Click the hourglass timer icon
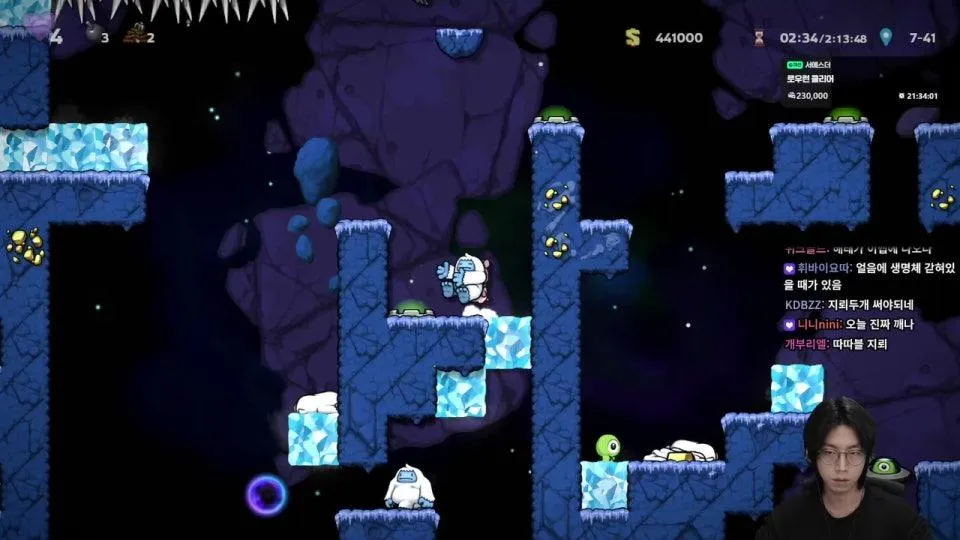Viewport: 960px width, 540px height. point(760,37)
